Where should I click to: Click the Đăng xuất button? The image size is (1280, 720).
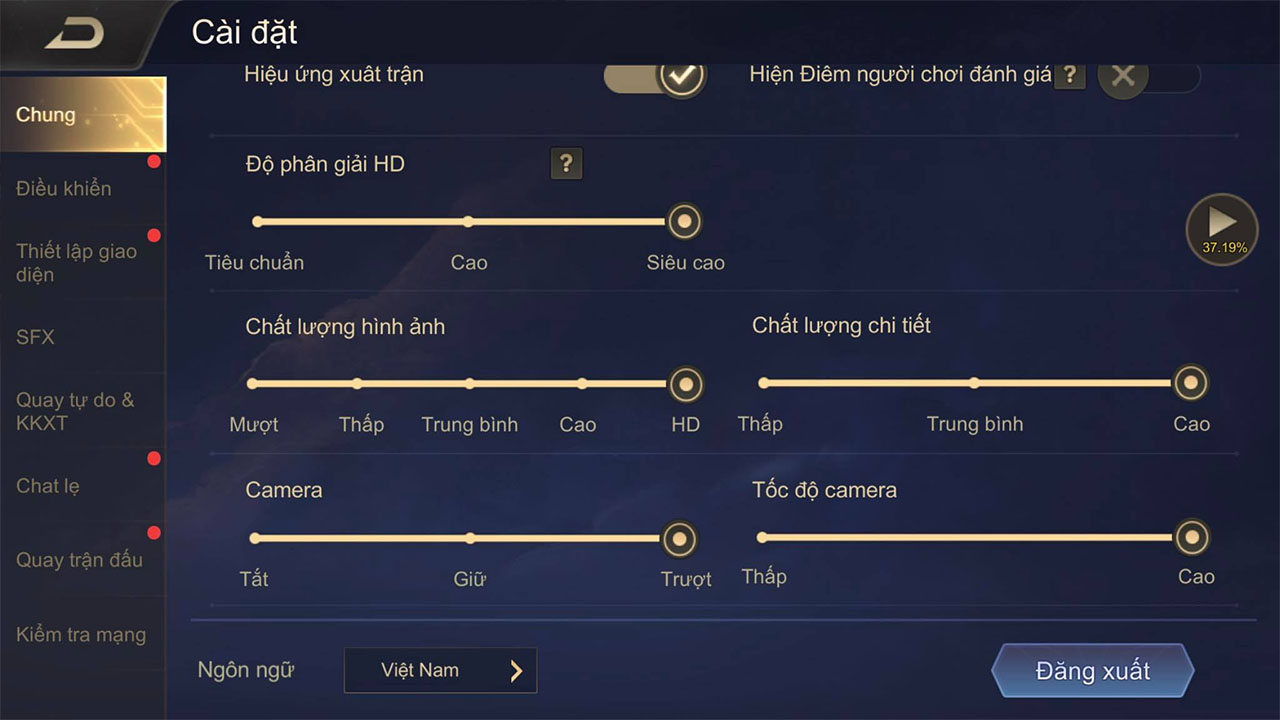click(x=1091, y=671)
